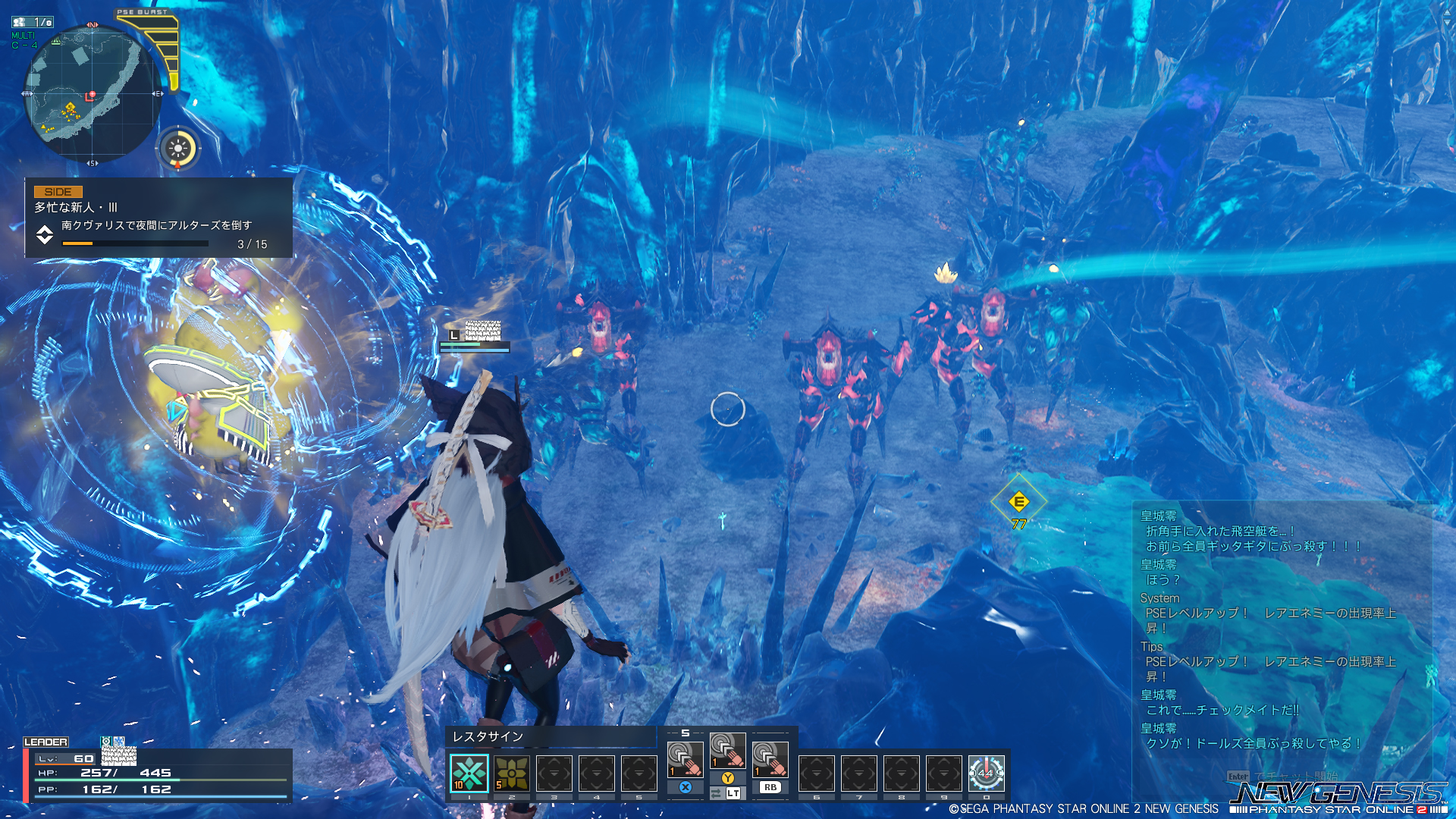This screenshot has width=1456, height=819.
Task: Open the circular minimap
Action: click(x=92, y=94)
